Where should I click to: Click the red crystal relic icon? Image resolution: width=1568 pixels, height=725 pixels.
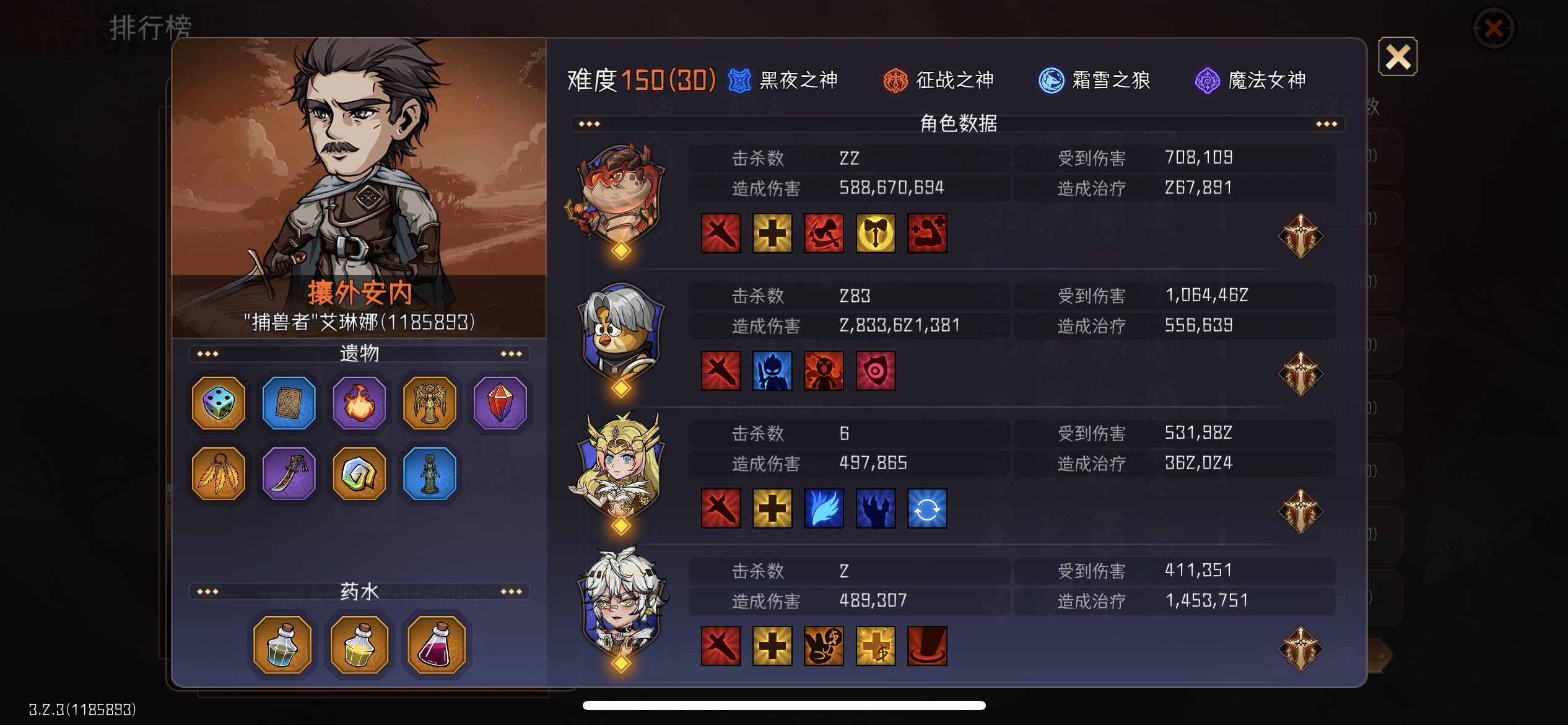(500, 403)
